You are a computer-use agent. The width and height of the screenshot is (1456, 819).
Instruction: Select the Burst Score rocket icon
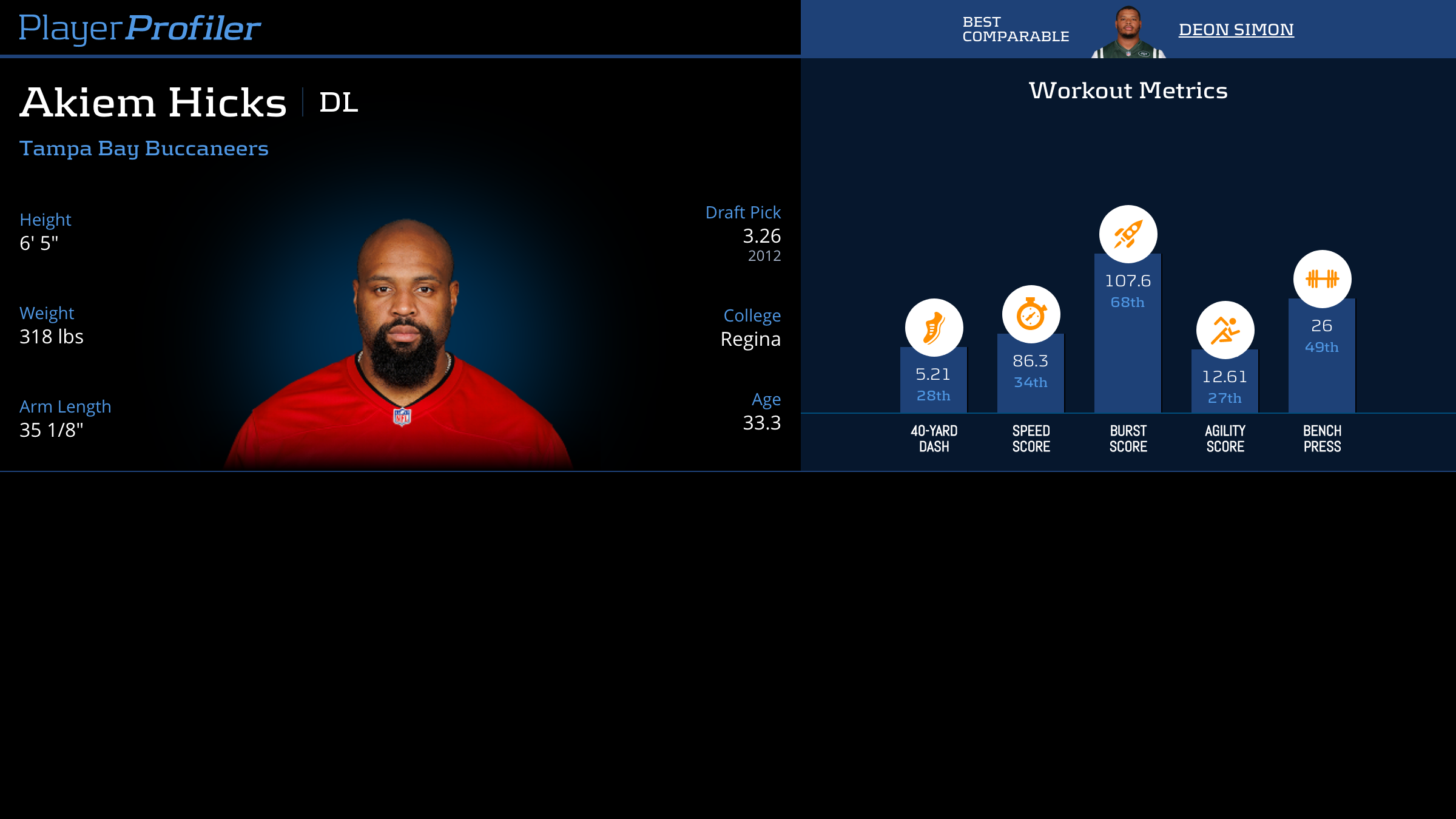1128,234
